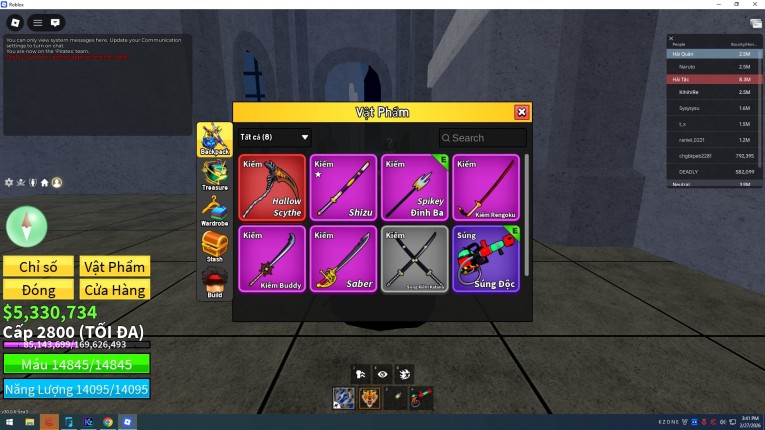Screen dimensions: 765x430
Task: Choose the Saber sword
Action: click(343, 259)
